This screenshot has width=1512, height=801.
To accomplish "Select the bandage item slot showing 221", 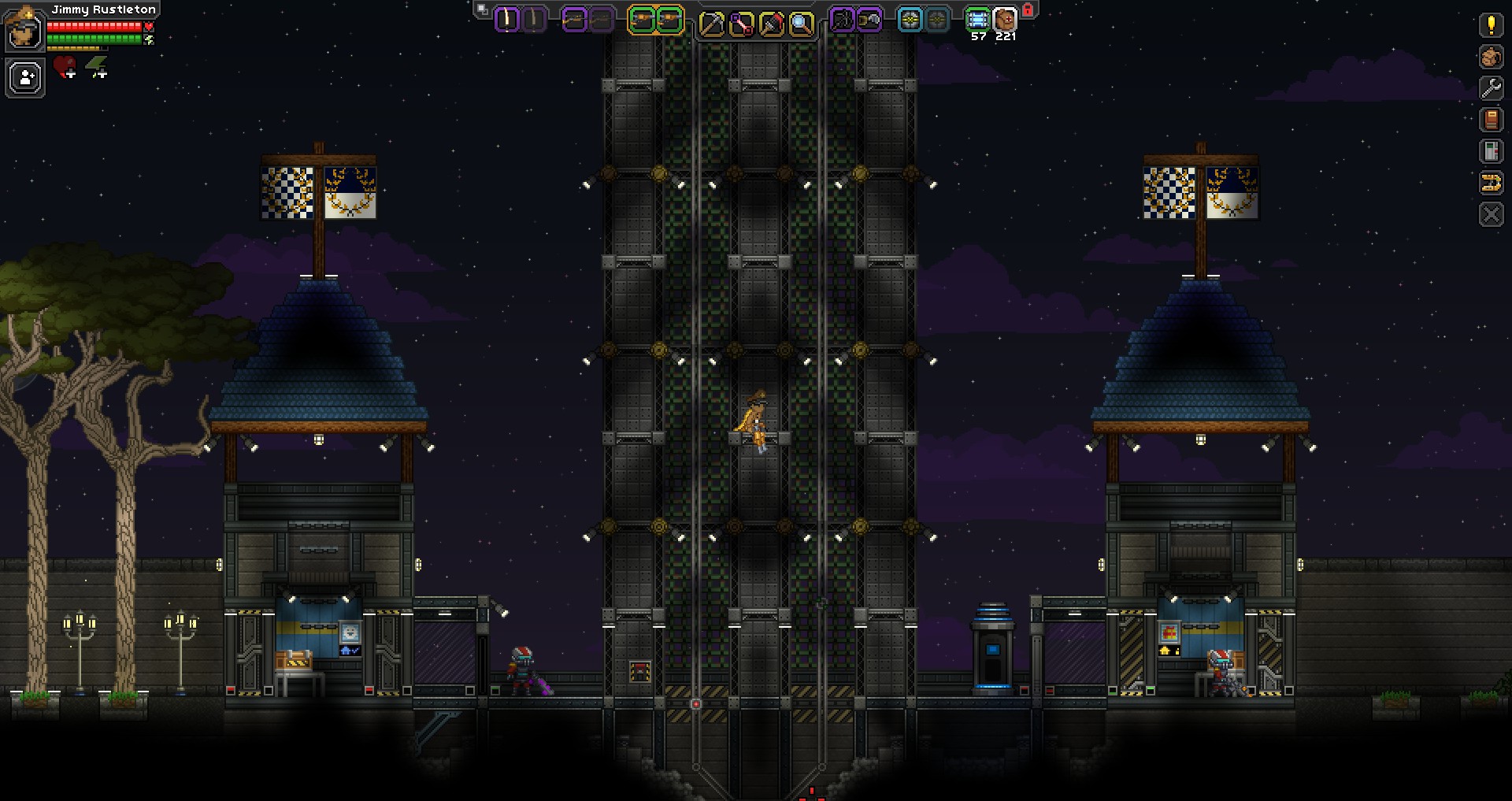I will pos(1005,20).
